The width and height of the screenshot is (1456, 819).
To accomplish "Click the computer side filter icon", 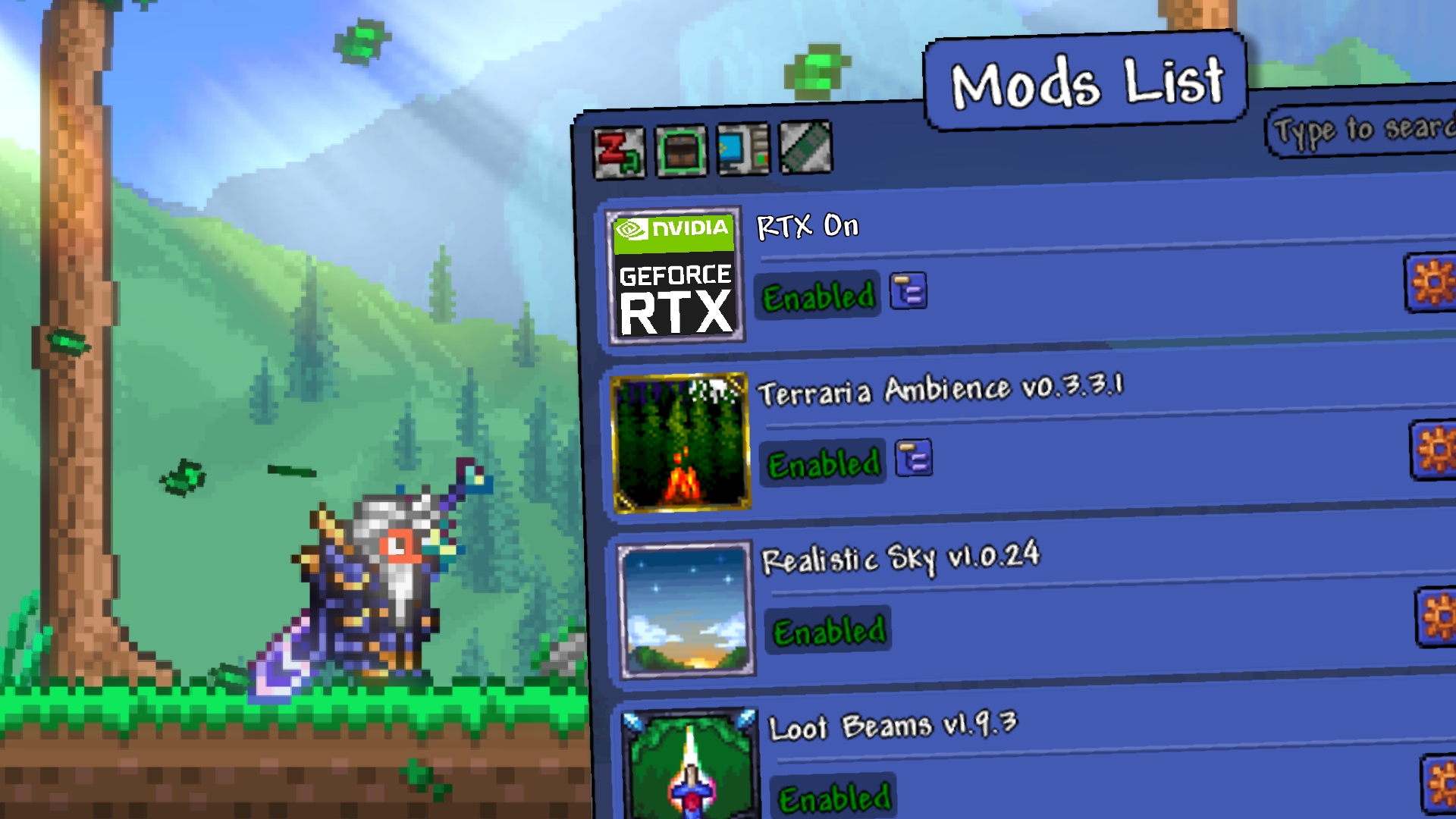I will (x=742, y=149).
